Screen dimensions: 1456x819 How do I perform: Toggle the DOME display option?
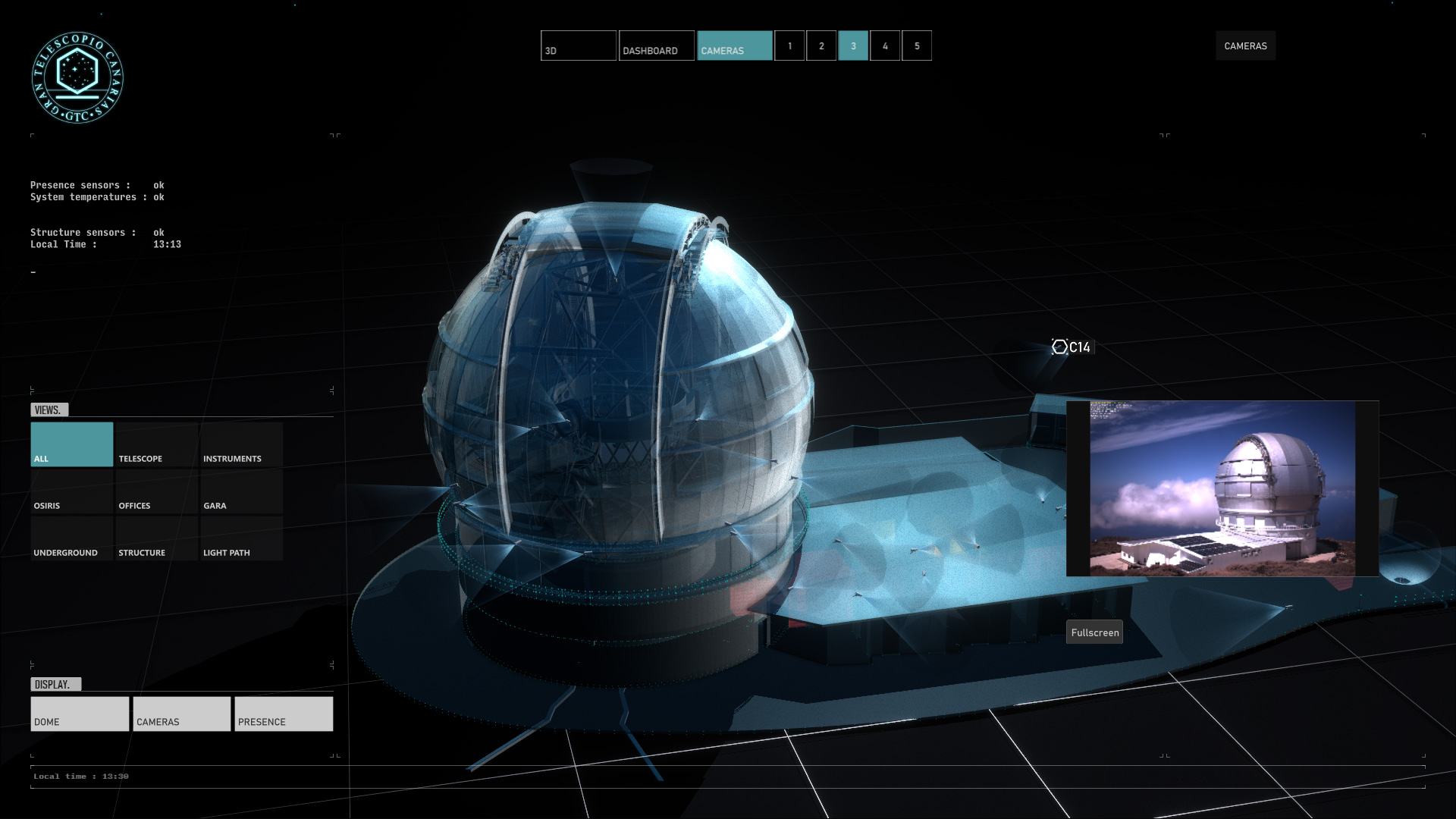tap(79, 714)
